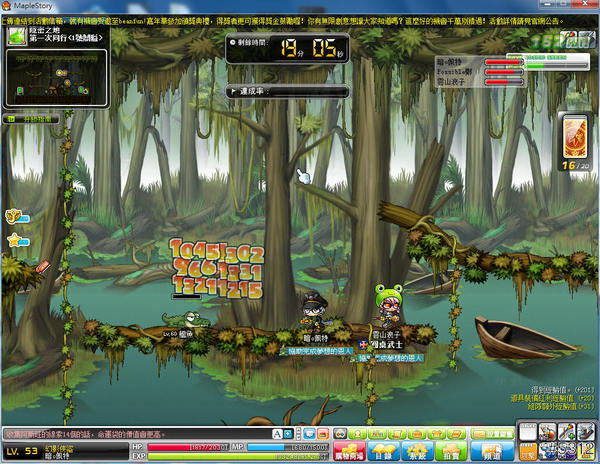Open the 目錄 menu button
Image resolution: width=600 pixels, height=464 pixels.
tap(386, 452)
